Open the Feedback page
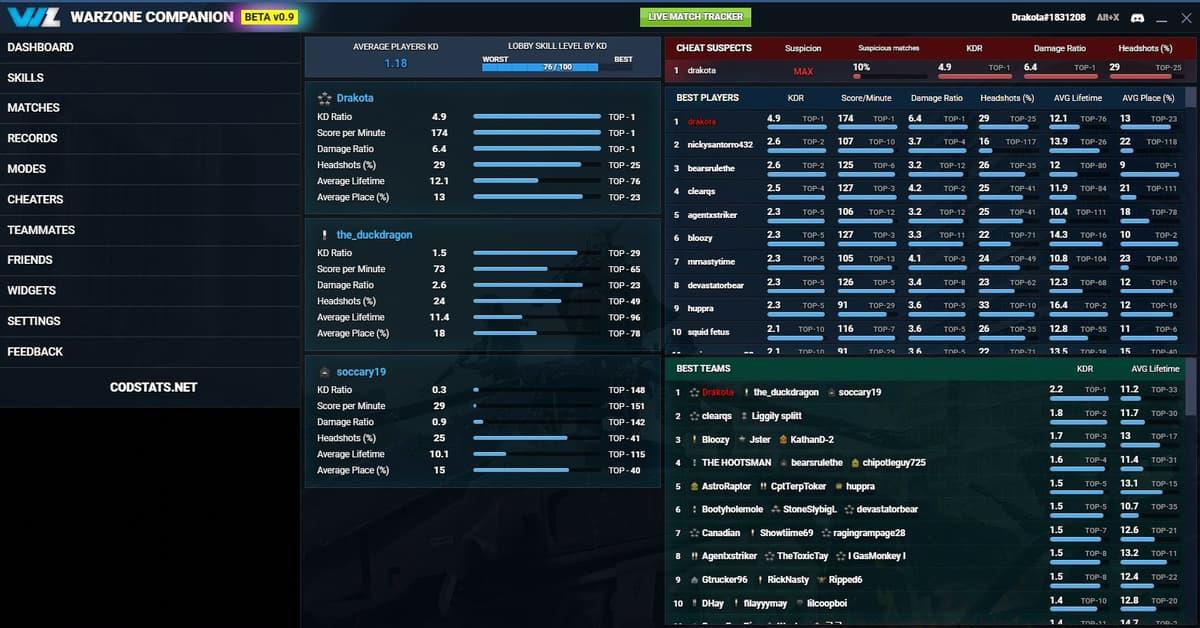 coord(35,352)
